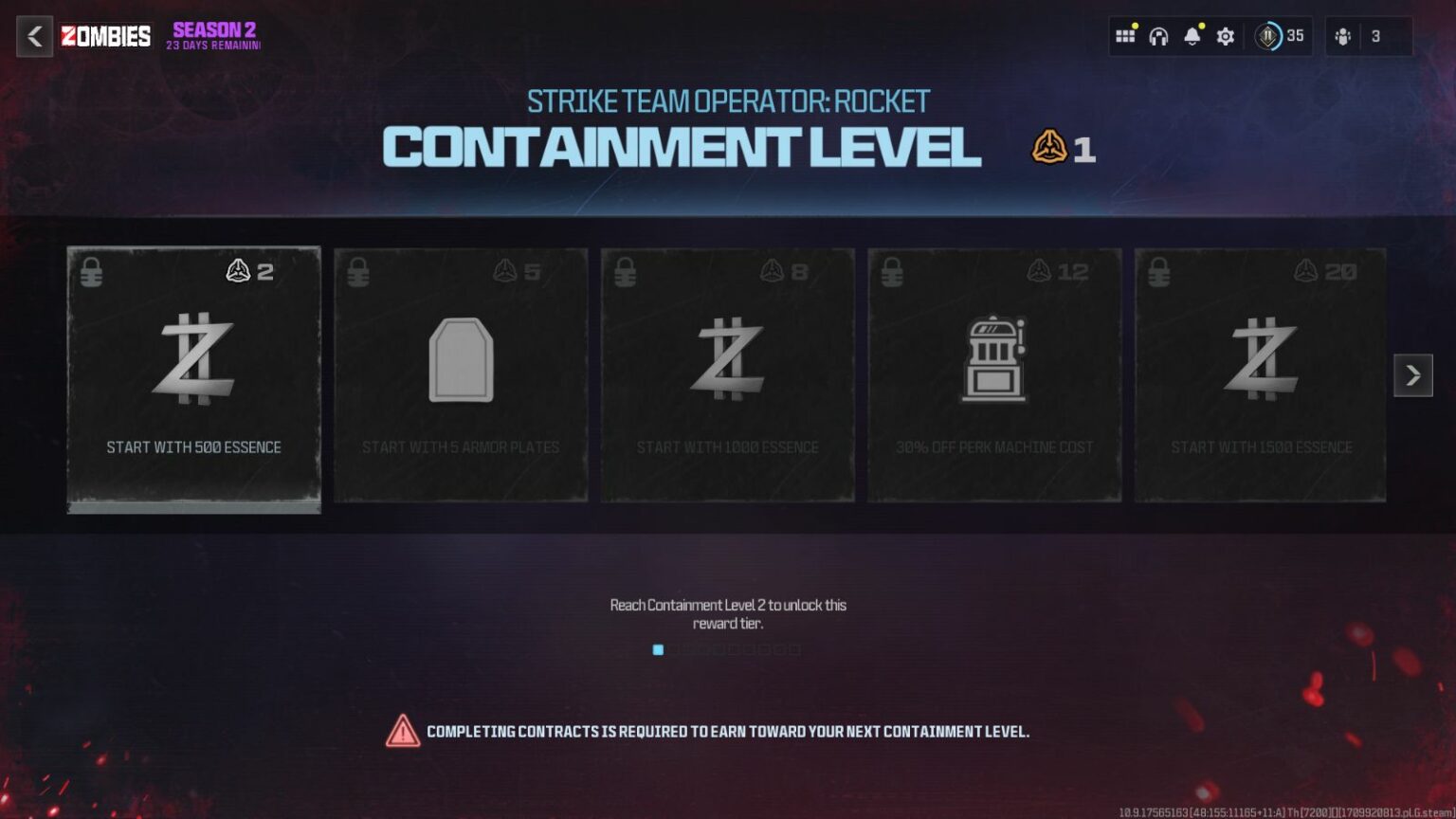Click the highlighted blue page indicator dot

click(x=658, y=651)
